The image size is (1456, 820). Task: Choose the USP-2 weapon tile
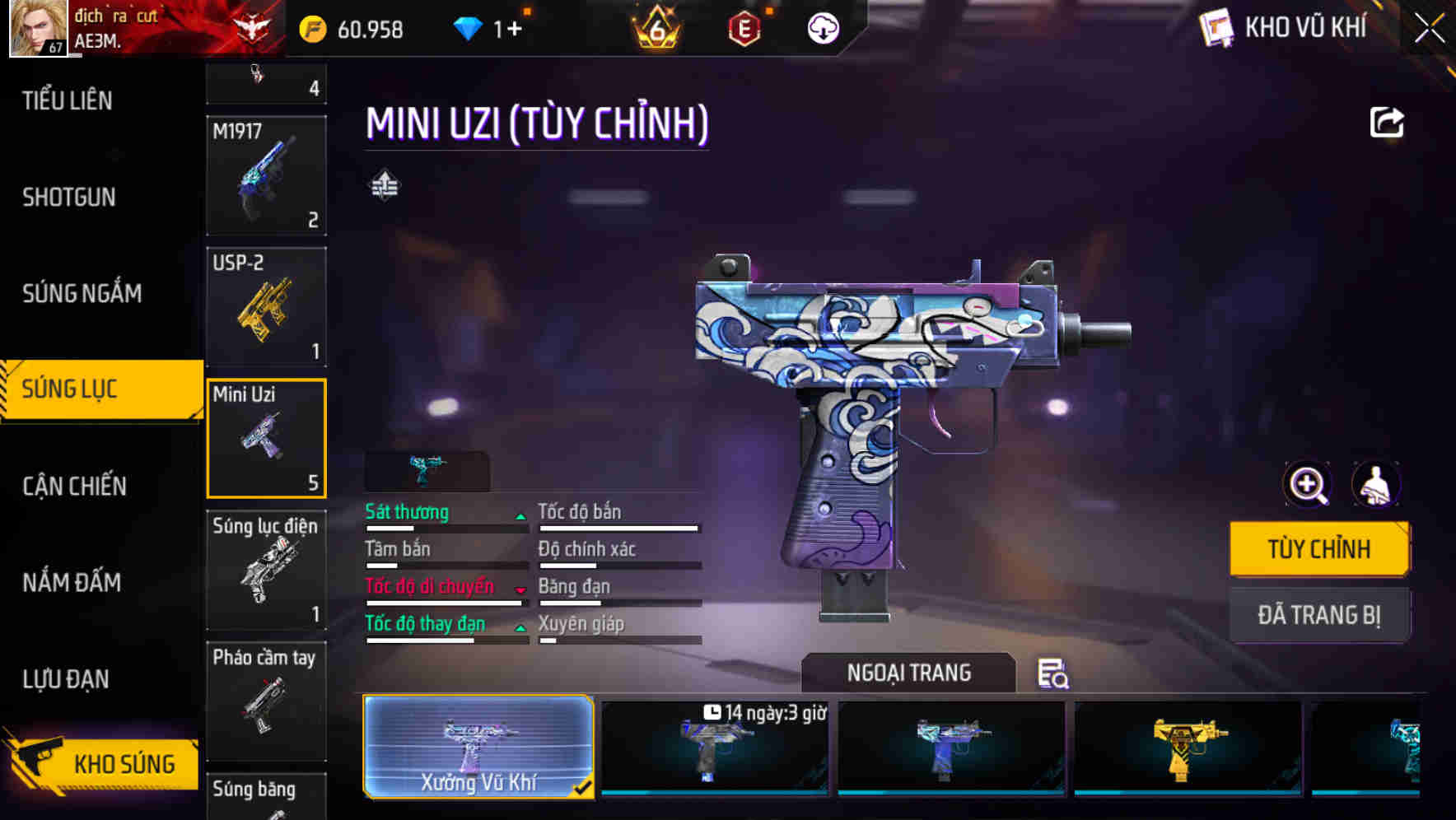(266, 307)
